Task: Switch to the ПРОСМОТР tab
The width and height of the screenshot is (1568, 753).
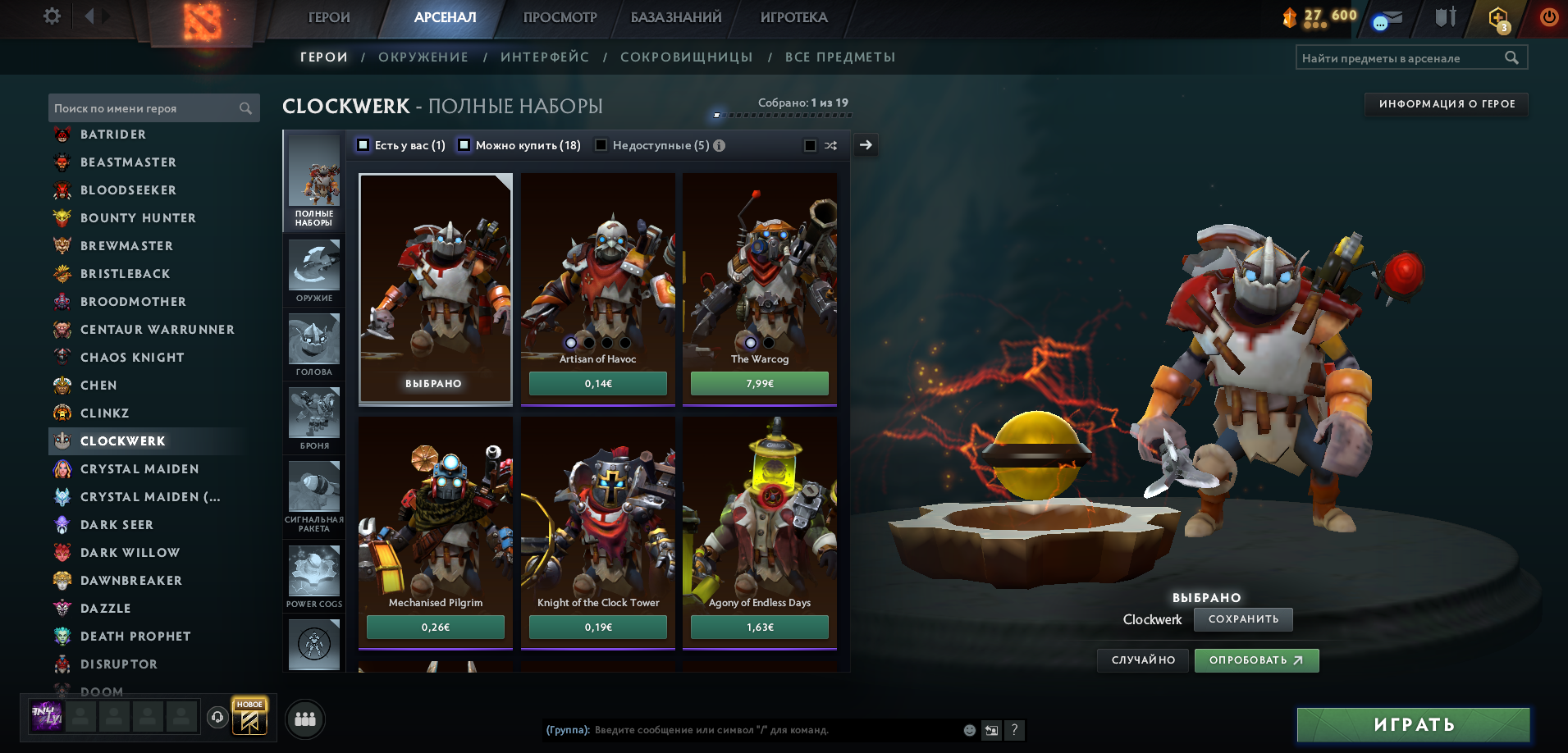Action: pyautogui.click(x=560, y=16)
